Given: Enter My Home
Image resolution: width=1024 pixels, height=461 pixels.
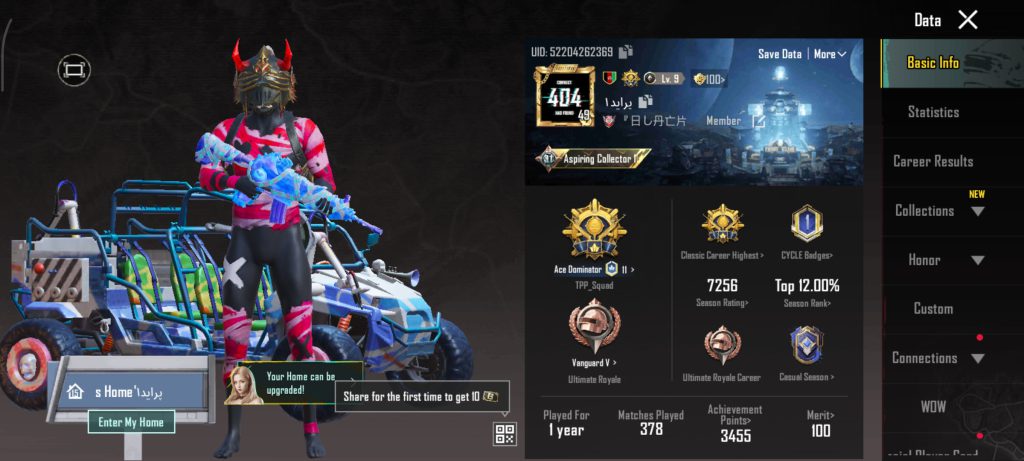Looking at the screenshot, I should [131, 422].
